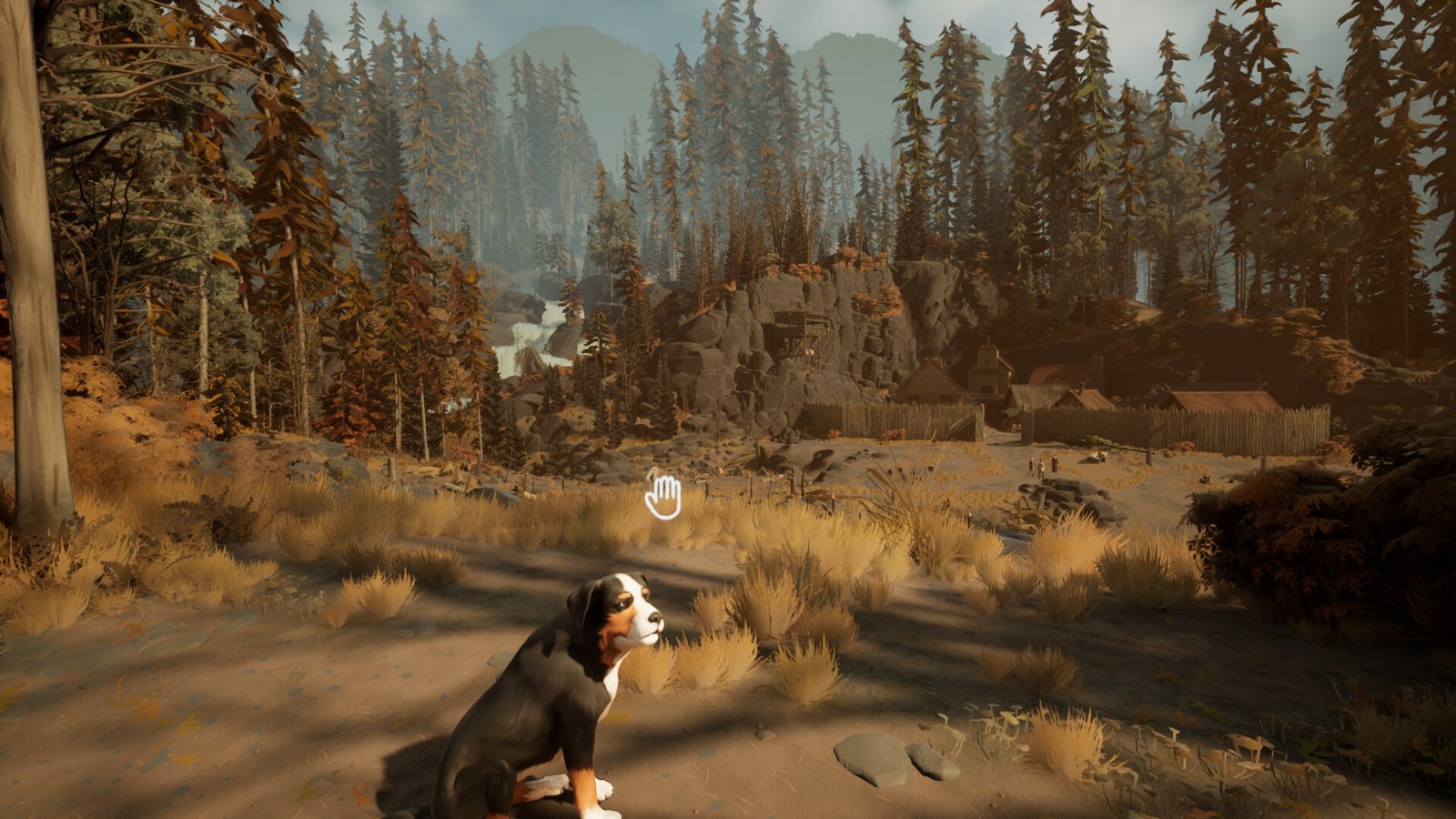Click the white hand interaction icon
This screenshot has width=1456, height=819.
click(663, 497)
